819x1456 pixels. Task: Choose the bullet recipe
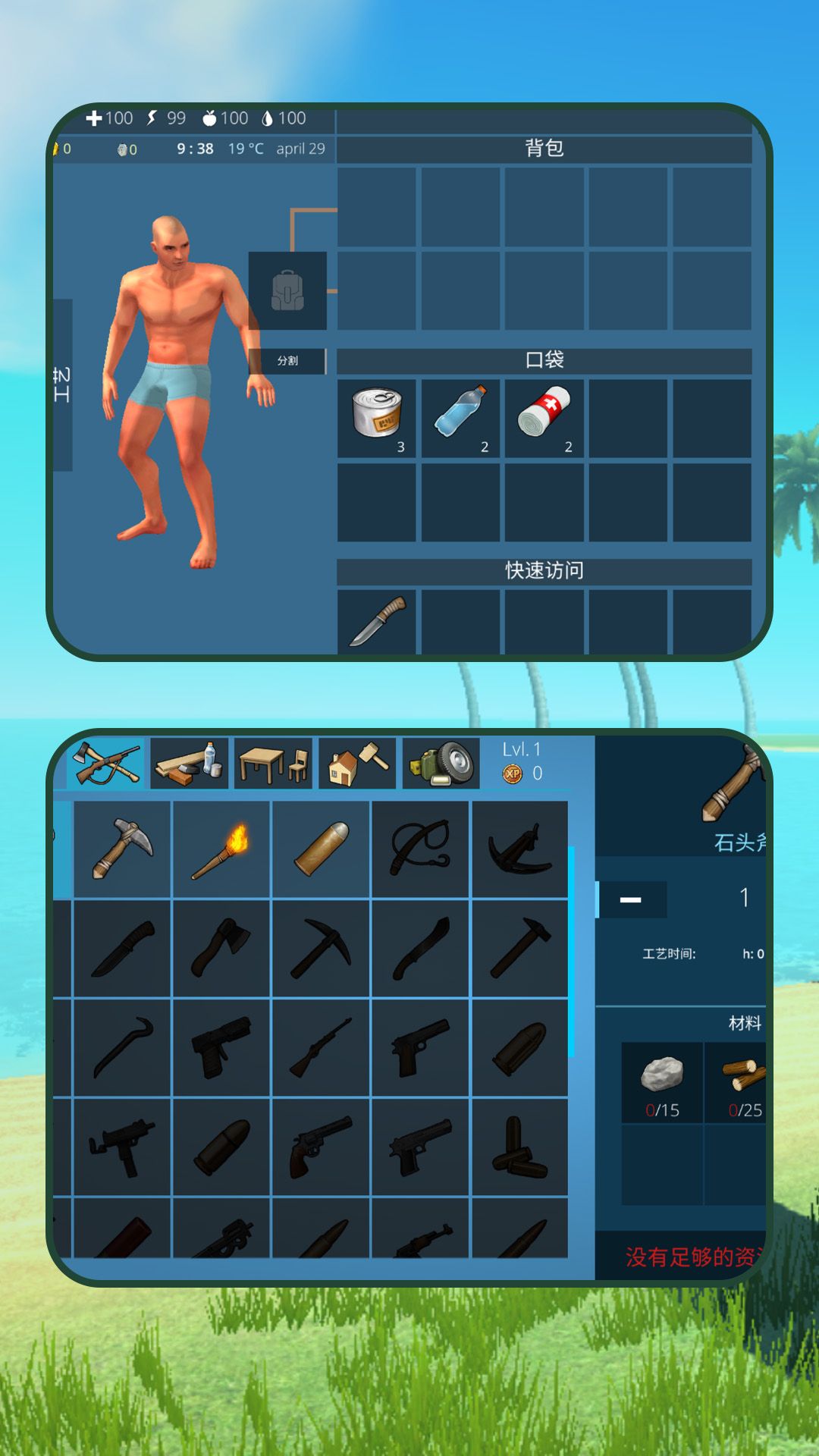click(x=321, y=849)
